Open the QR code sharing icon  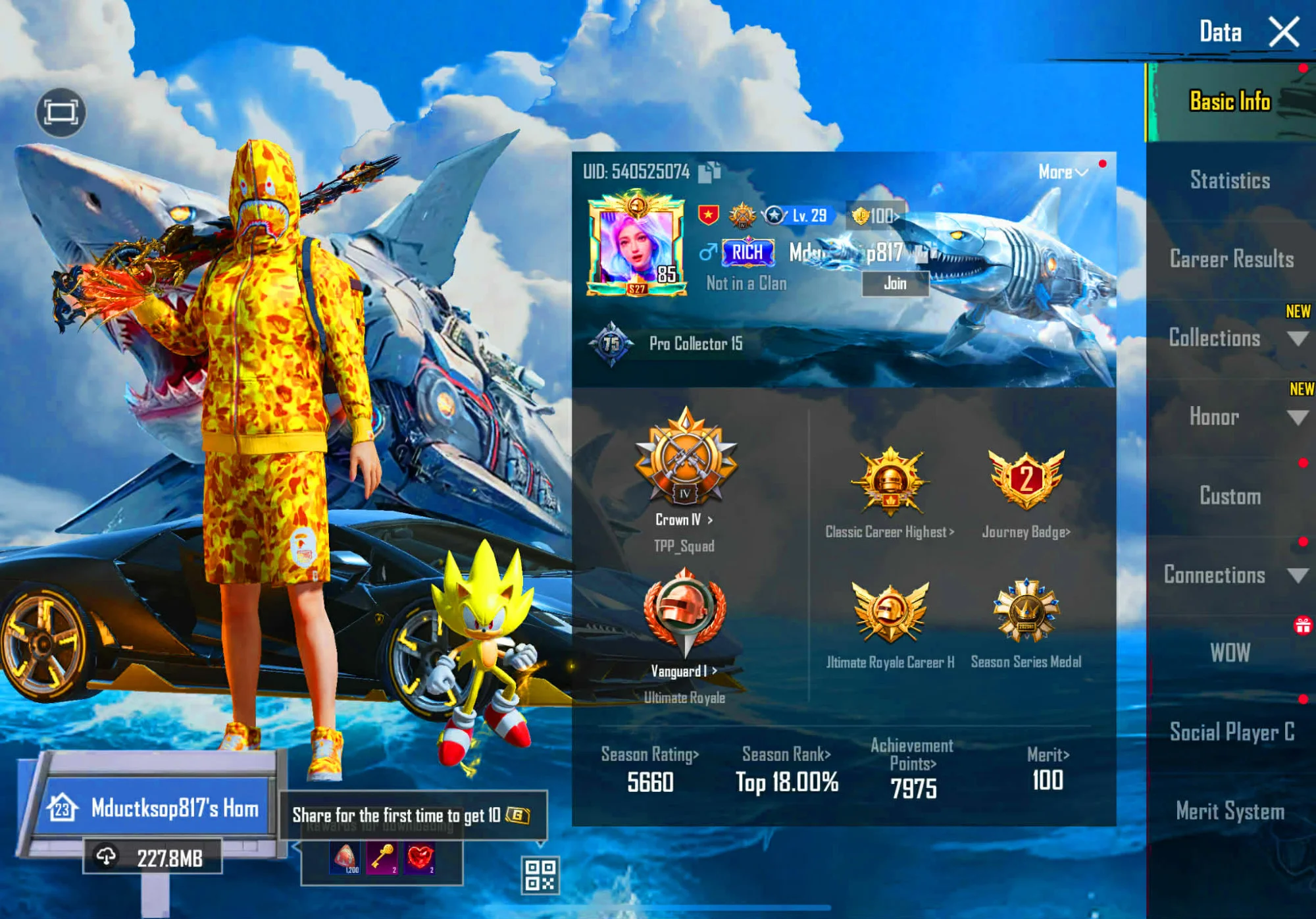(x=541, y=876)
